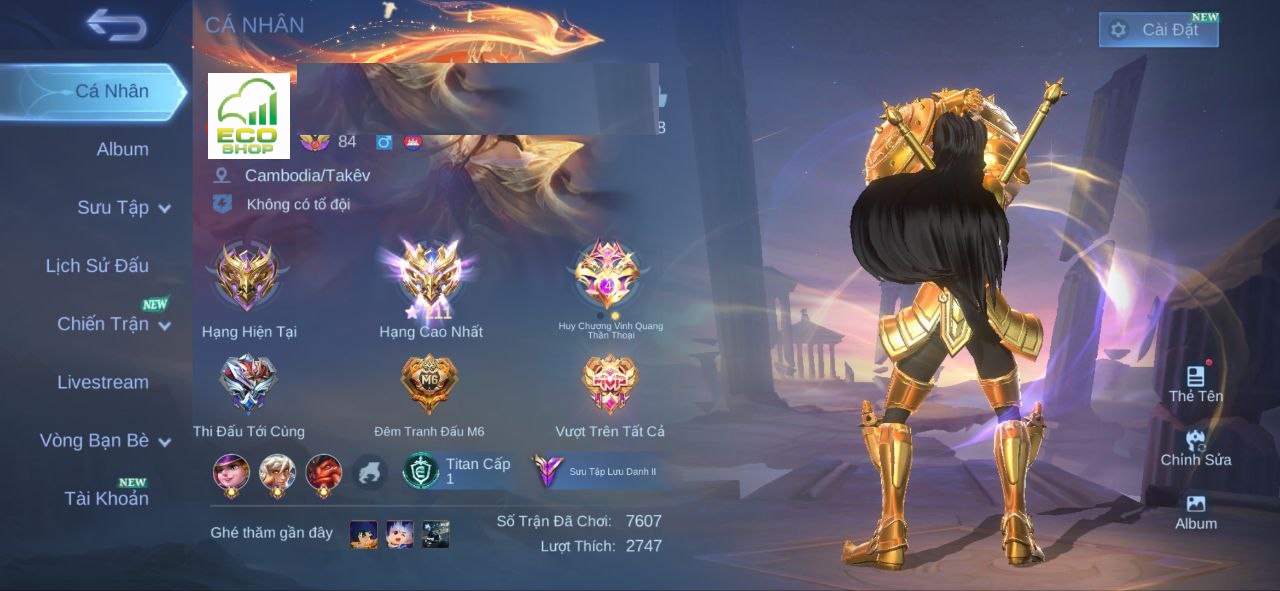Open the Livestream tab
1280x591 pixels.
click(x=102, y=382)
